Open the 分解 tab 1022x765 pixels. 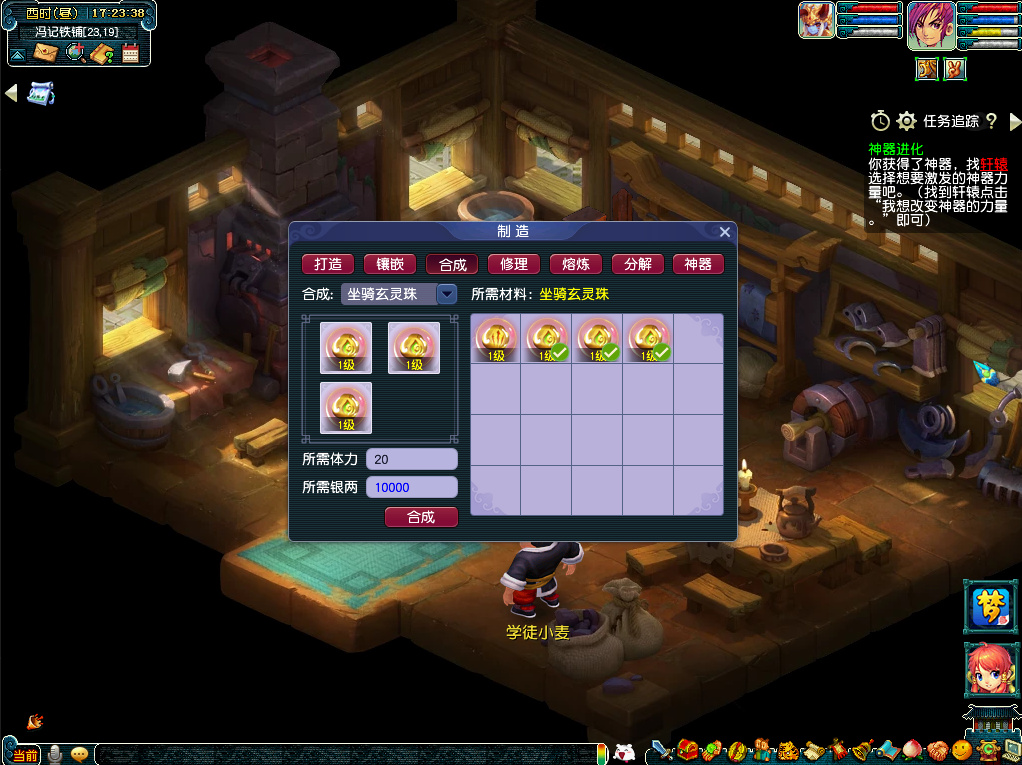point(637,264)
